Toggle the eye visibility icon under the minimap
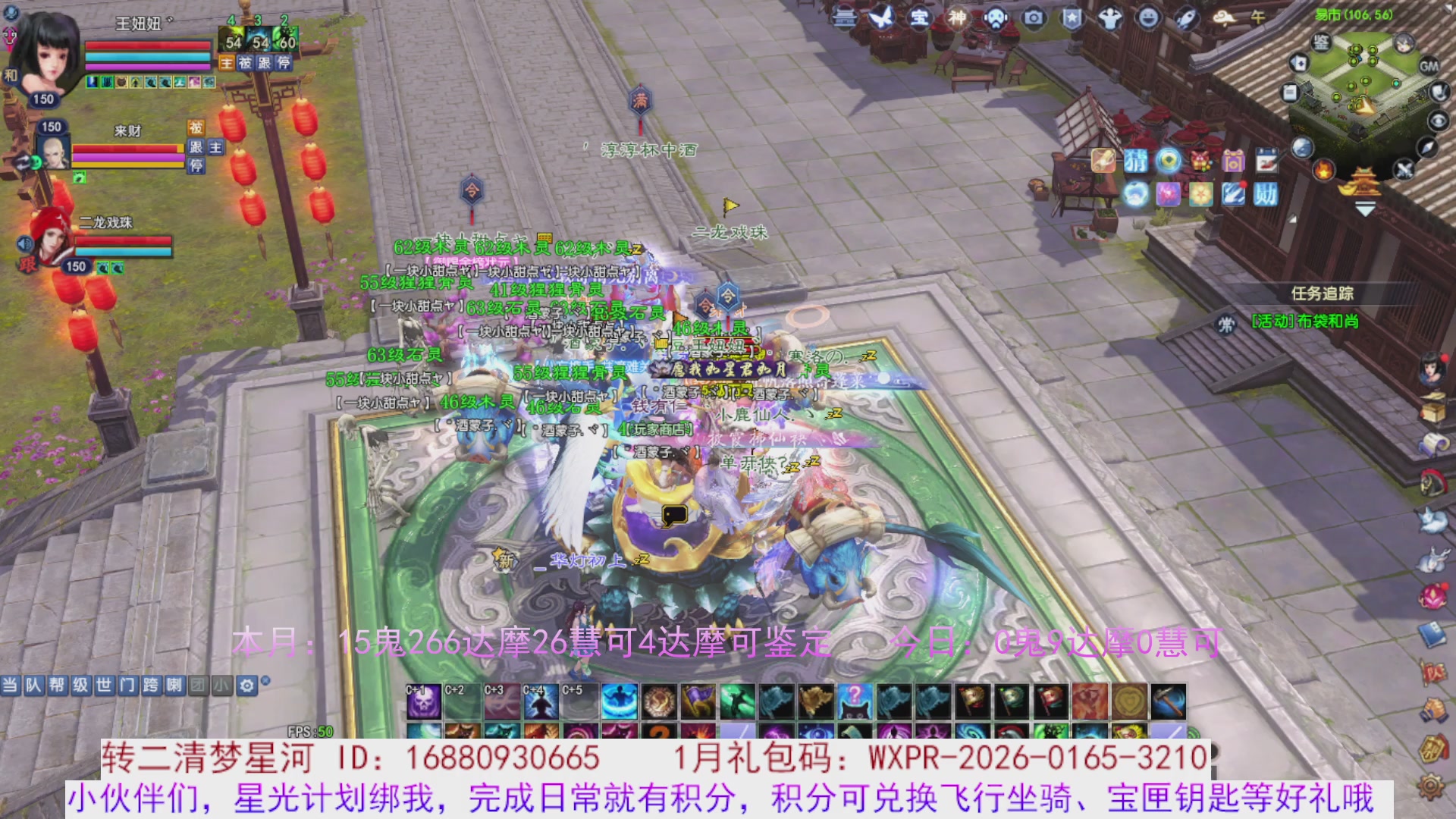This screenshot has height=819, width=1456. [x=1439, y=121]
